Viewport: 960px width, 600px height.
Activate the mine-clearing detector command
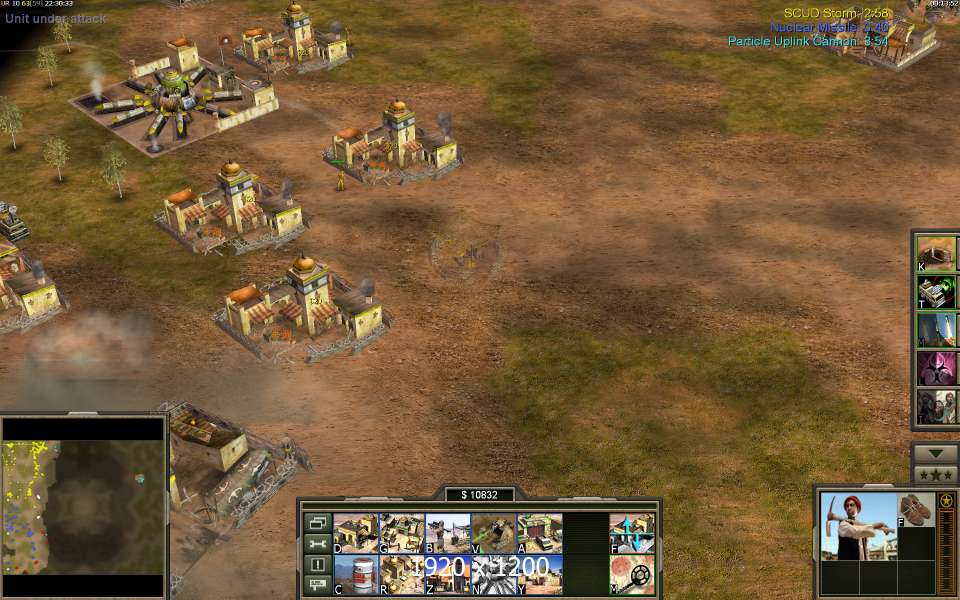pyautogui.click(x=631, y=574)
